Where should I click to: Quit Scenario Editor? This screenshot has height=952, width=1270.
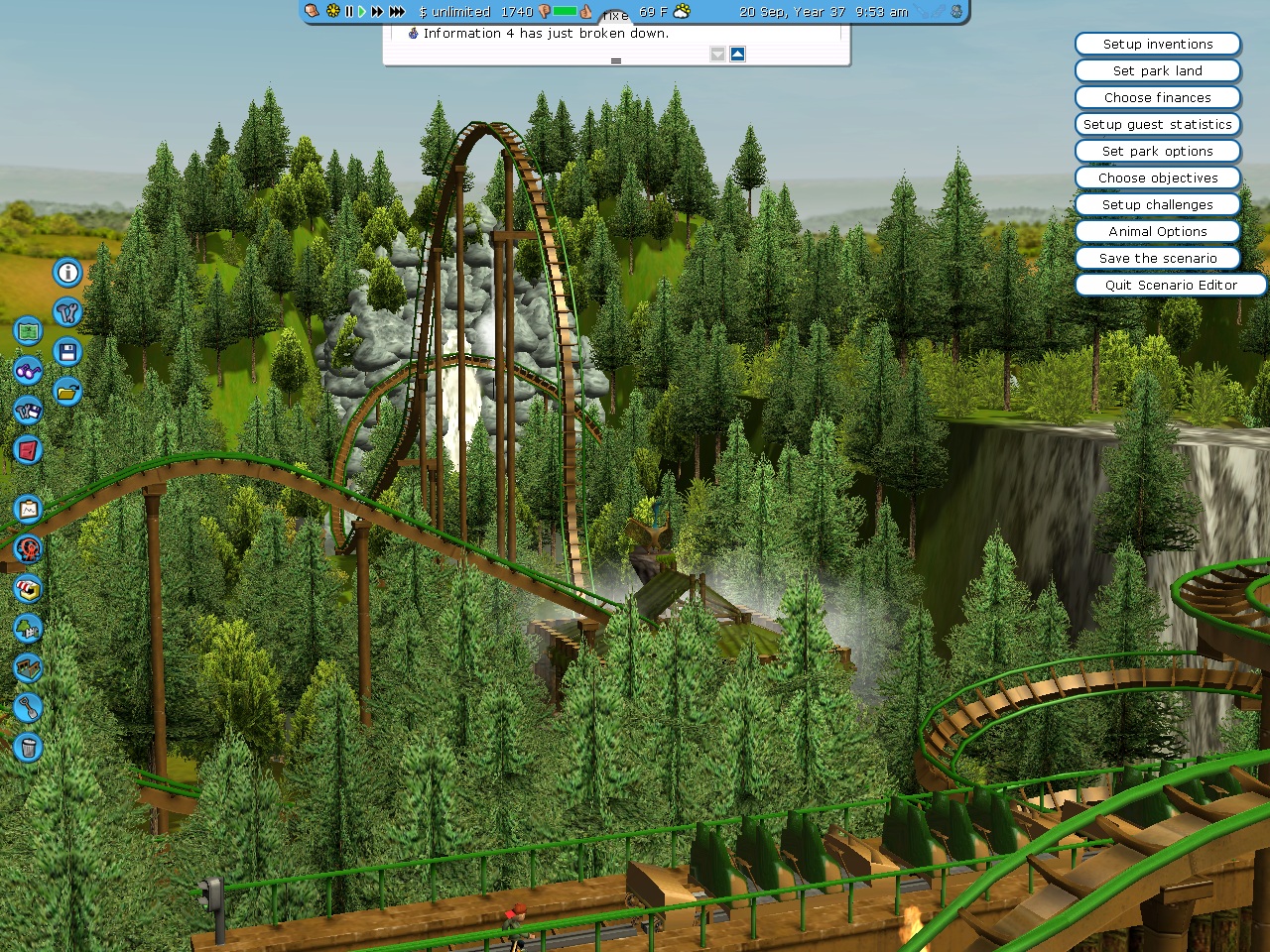click(1170, 286)
